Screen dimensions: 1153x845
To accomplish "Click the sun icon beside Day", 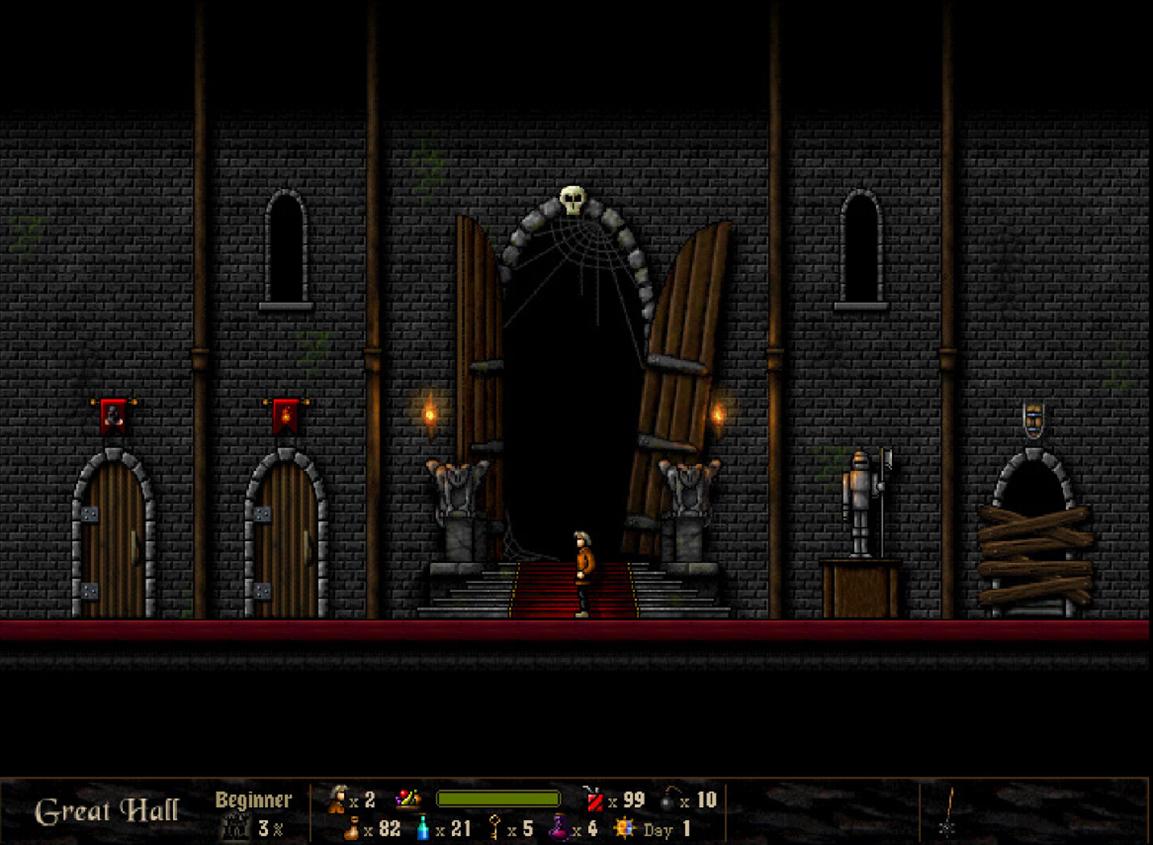I will coord(625,828).
